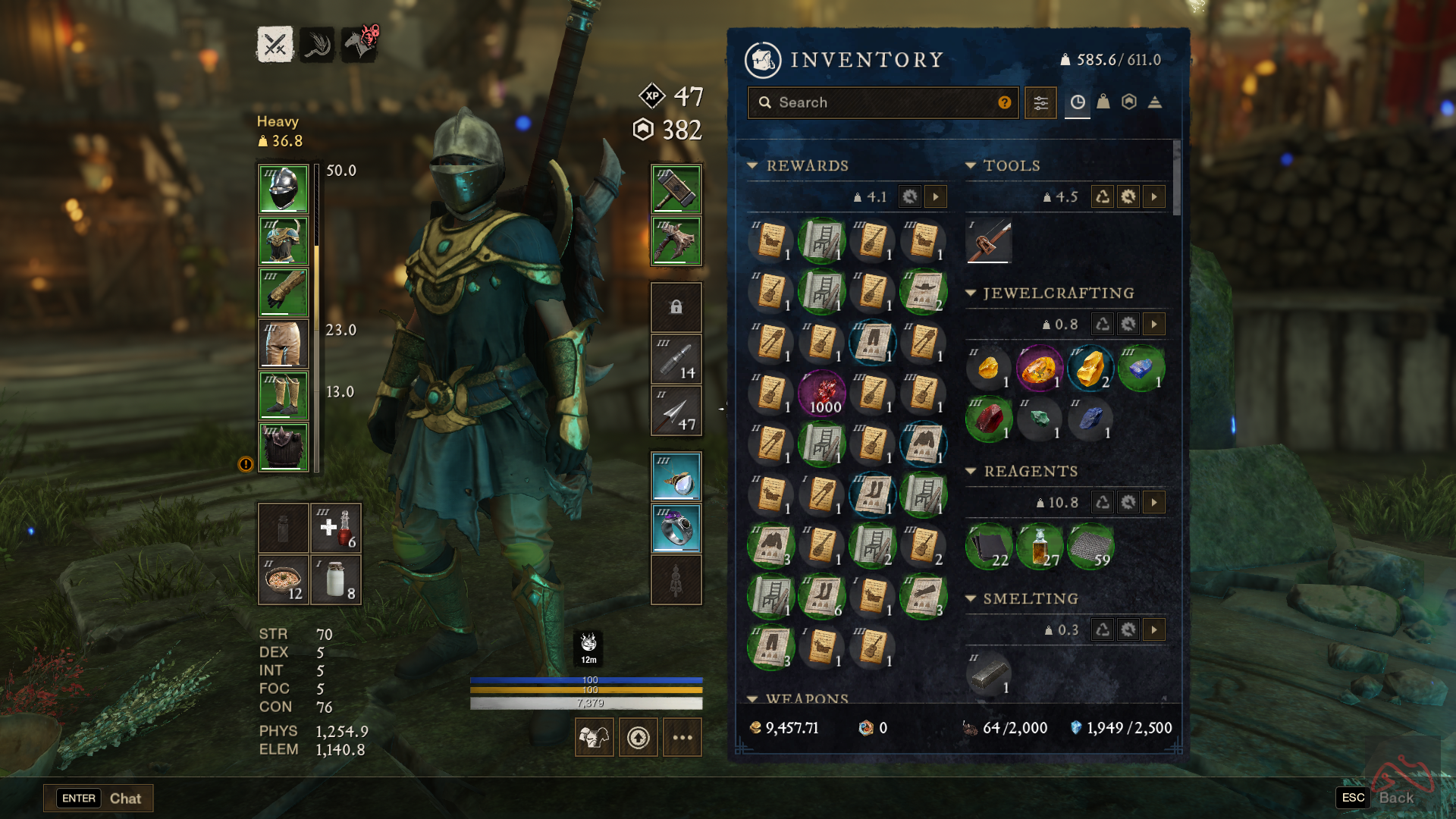Open the inventory filter settings button
This screenshot has height=819, width=1456.
pyautogui.click(x=1040, y=102)
